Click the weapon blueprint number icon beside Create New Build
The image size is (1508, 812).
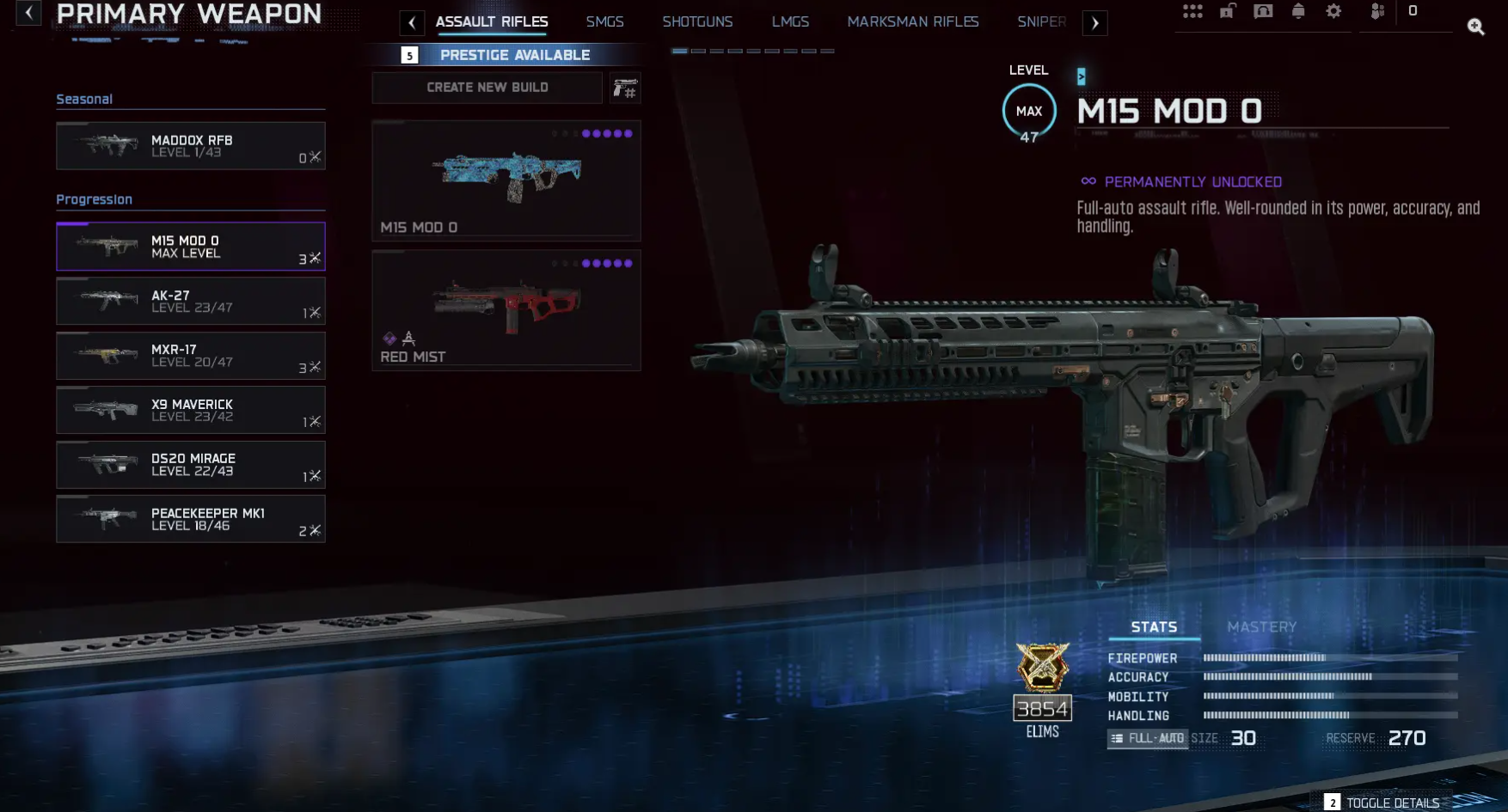[626, 87]
